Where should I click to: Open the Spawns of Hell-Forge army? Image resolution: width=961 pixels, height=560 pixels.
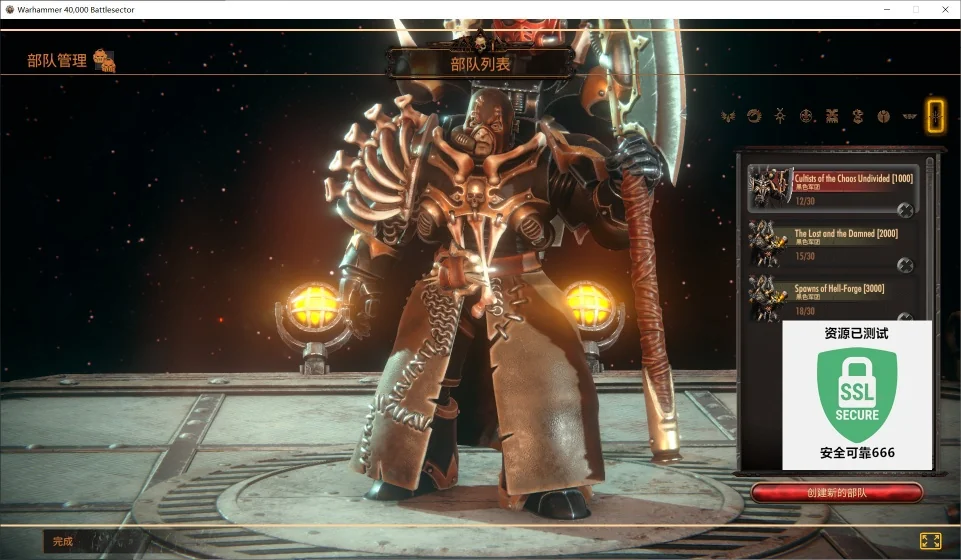click(840, 295)
